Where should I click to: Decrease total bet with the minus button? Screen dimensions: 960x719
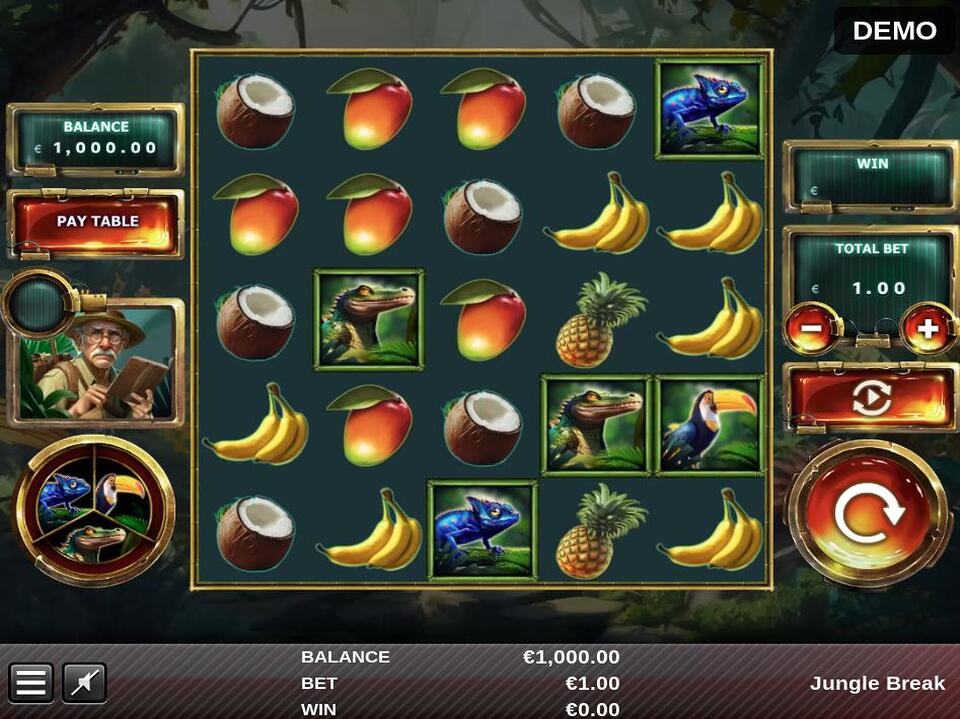pyautogui.click(x=811, y=330)
